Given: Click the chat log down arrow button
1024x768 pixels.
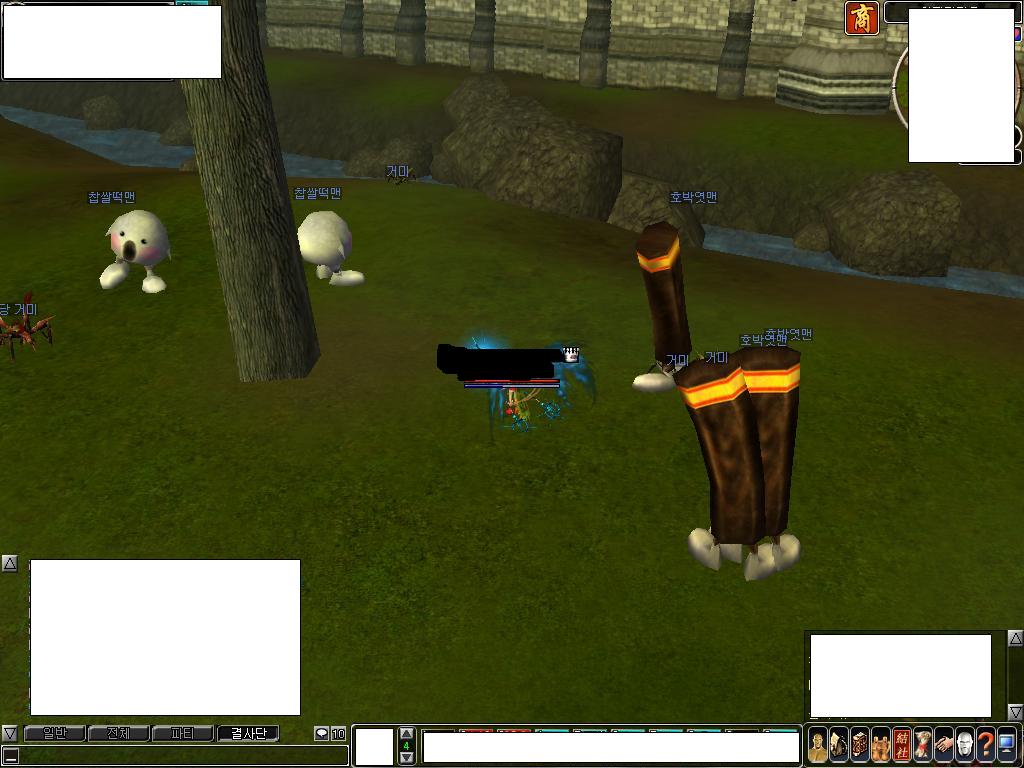Looking at the screenshot, I should click(9, 734).
